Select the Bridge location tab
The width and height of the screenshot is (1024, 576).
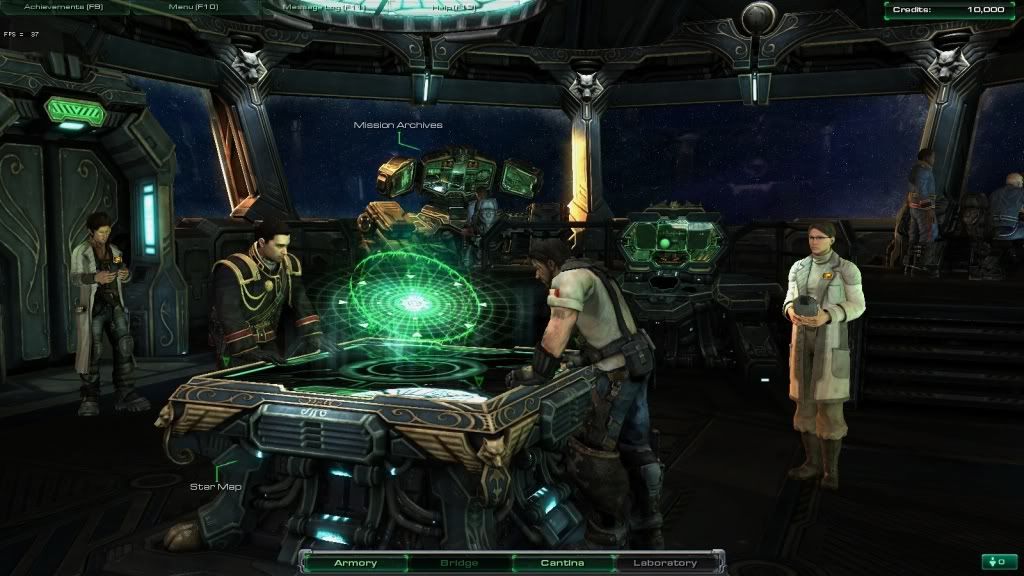[459, 563]
